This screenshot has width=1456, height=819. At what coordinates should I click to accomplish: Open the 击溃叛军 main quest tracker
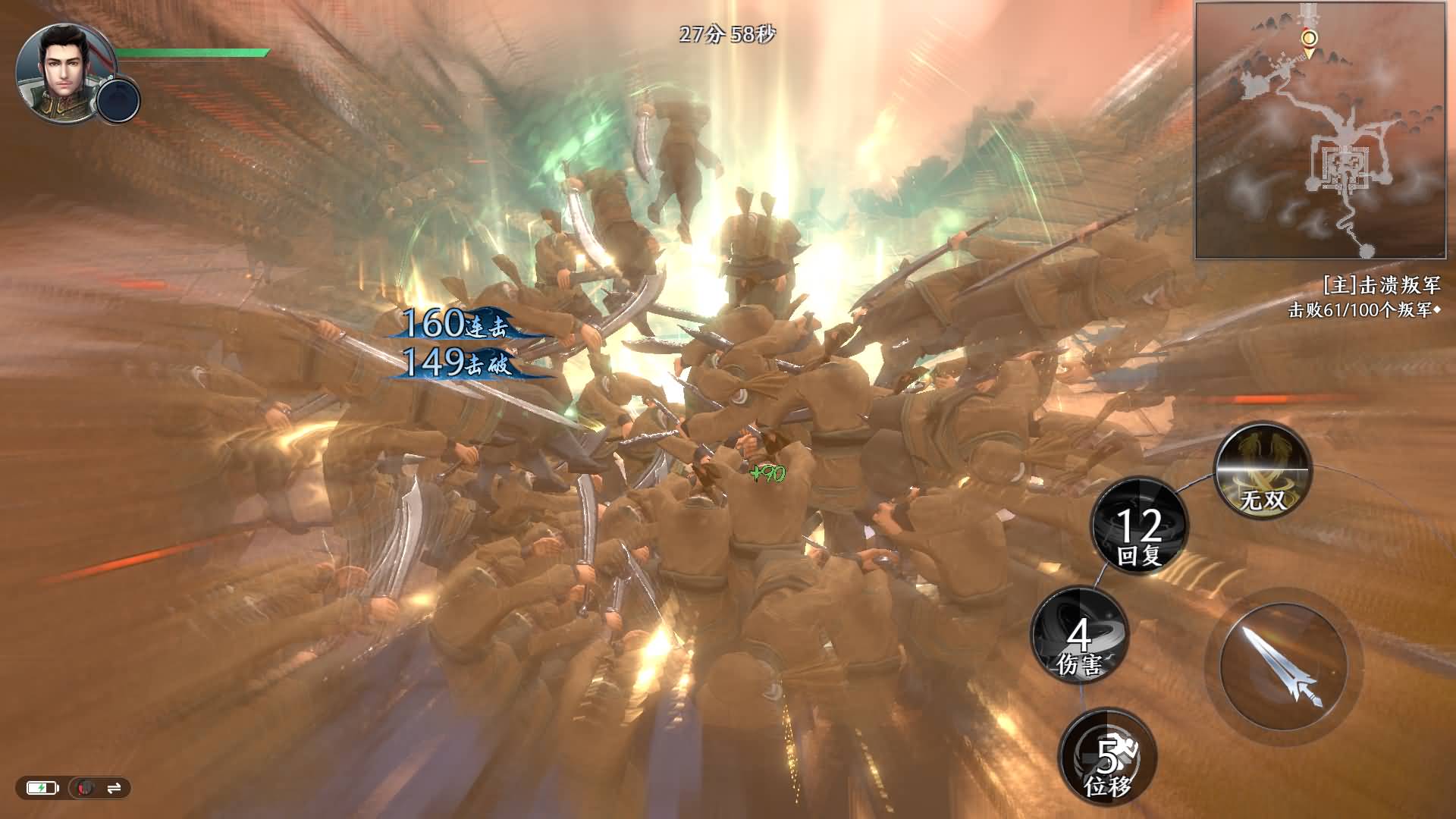(1380, 285)
